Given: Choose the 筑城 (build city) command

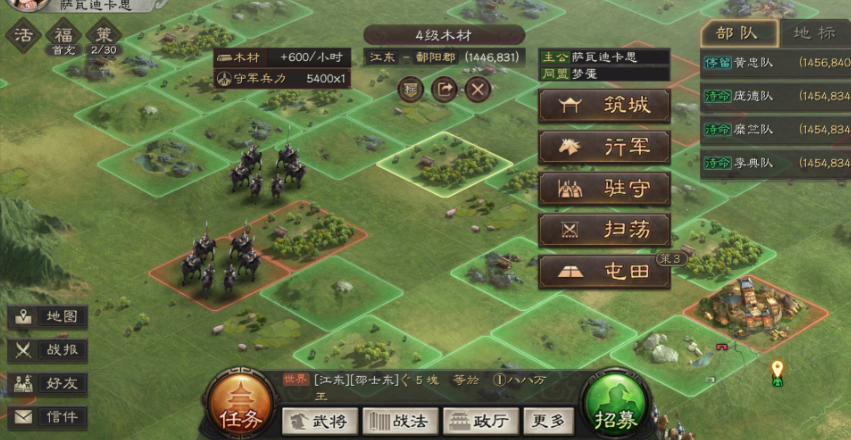Looking at the screenshot, I should pyautogui.click(x=604, y=106).
